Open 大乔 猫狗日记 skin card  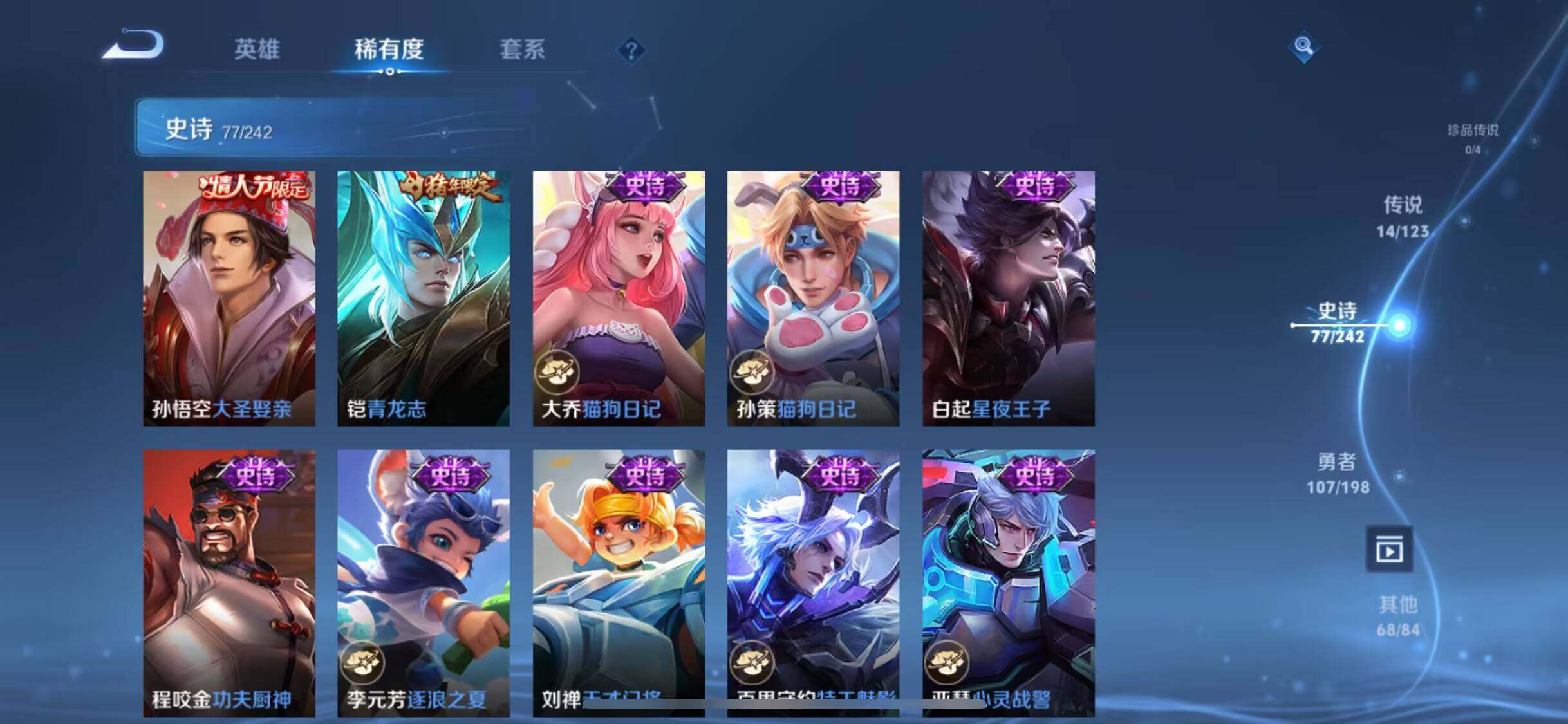tap(619, 298)
